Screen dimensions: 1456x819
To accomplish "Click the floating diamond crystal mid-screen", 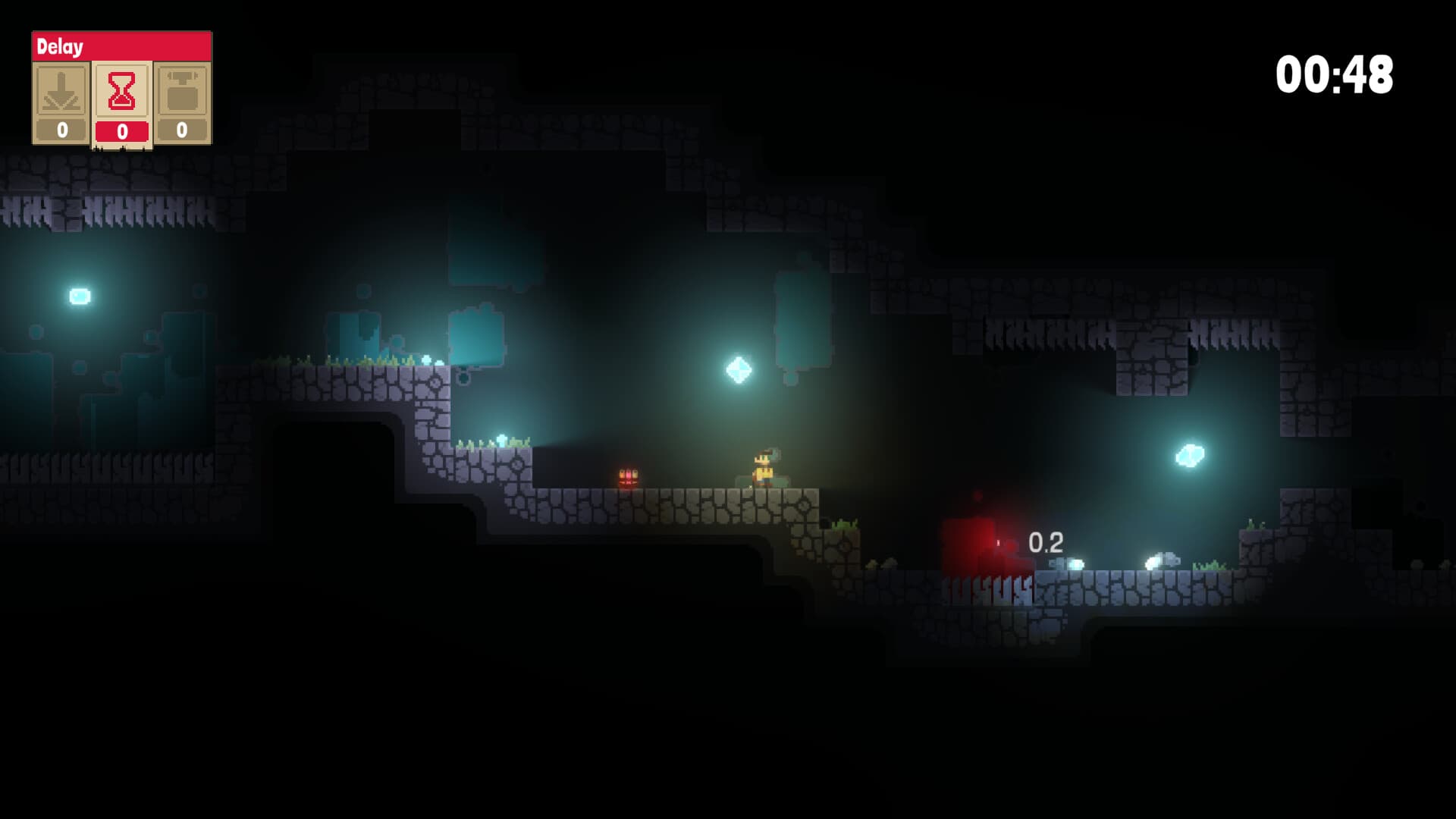I will tap(736, 370).
